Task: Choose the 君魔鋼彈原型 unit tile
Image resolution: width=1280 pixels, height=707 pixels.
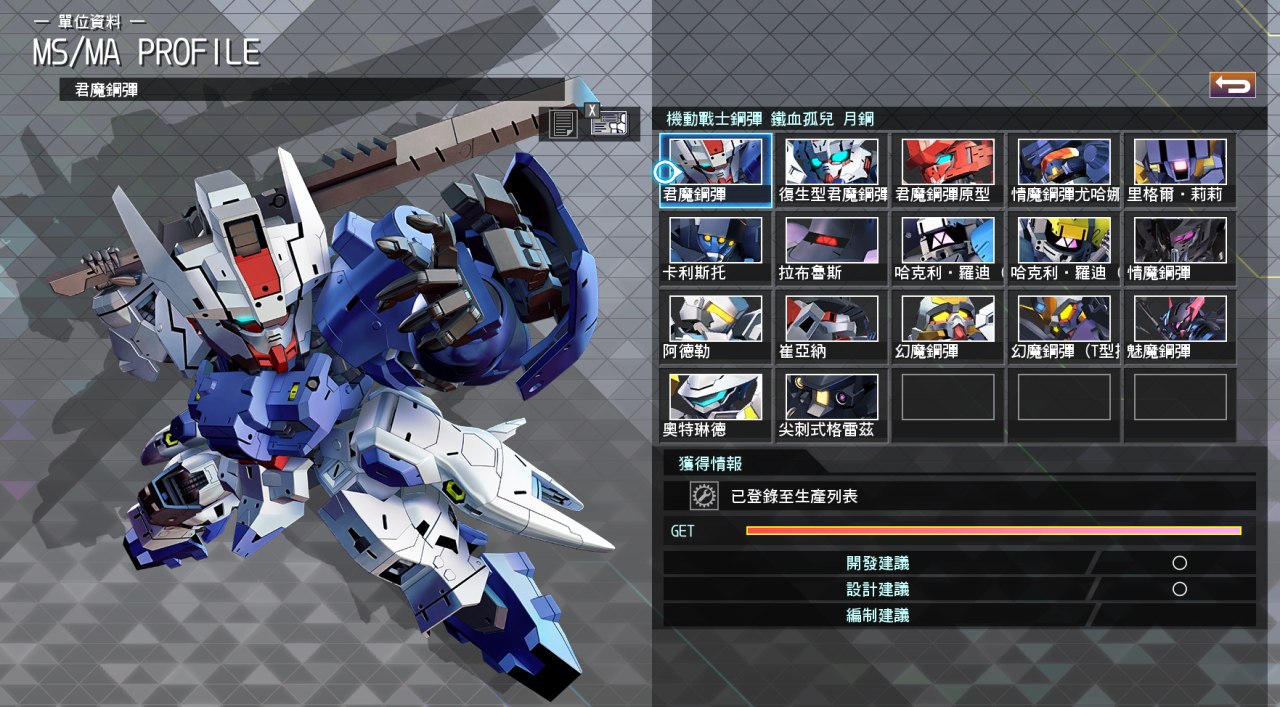Action: (x=948, y=170)
